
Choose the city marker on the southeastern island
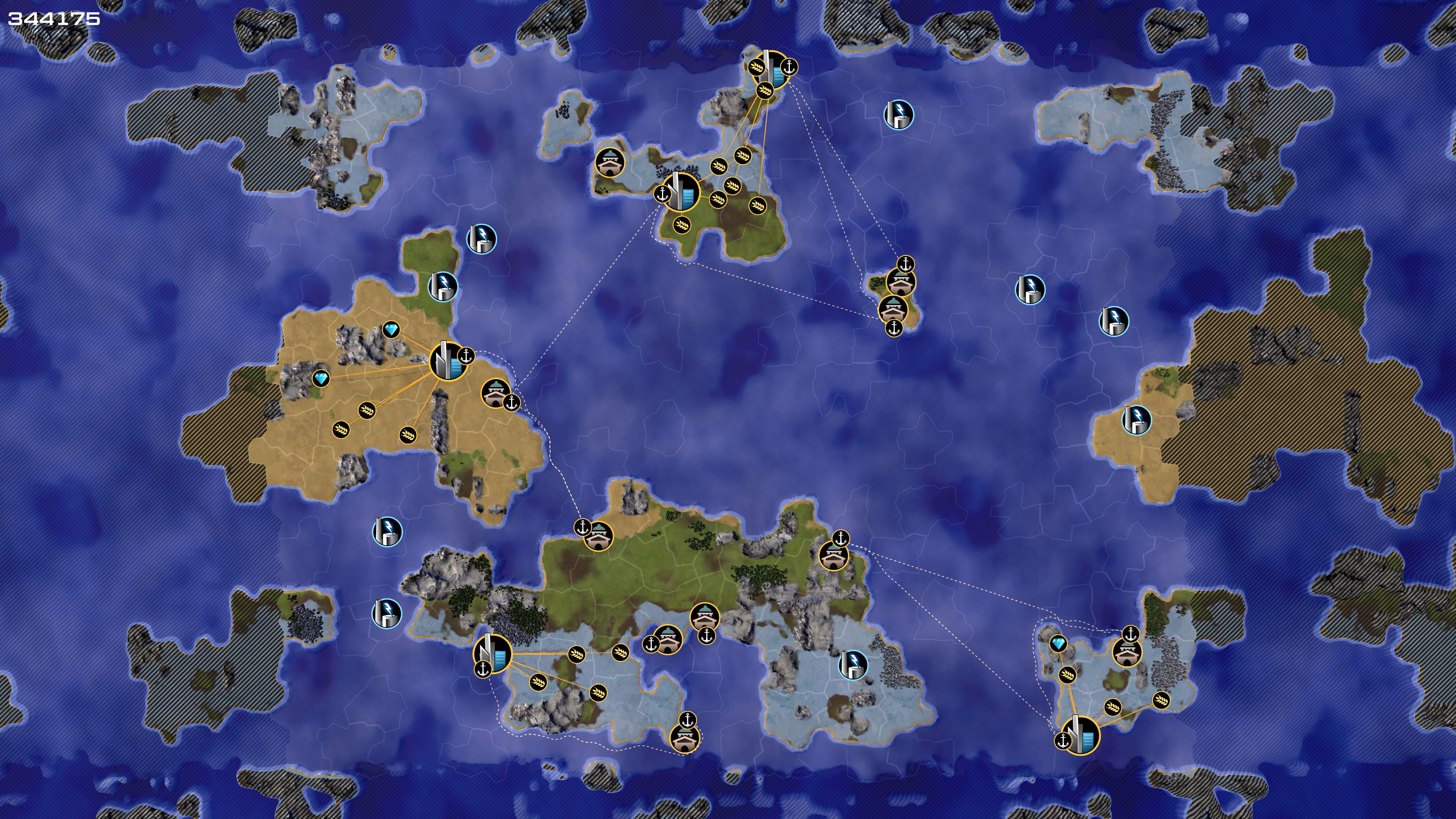(x=1080, y=735)
